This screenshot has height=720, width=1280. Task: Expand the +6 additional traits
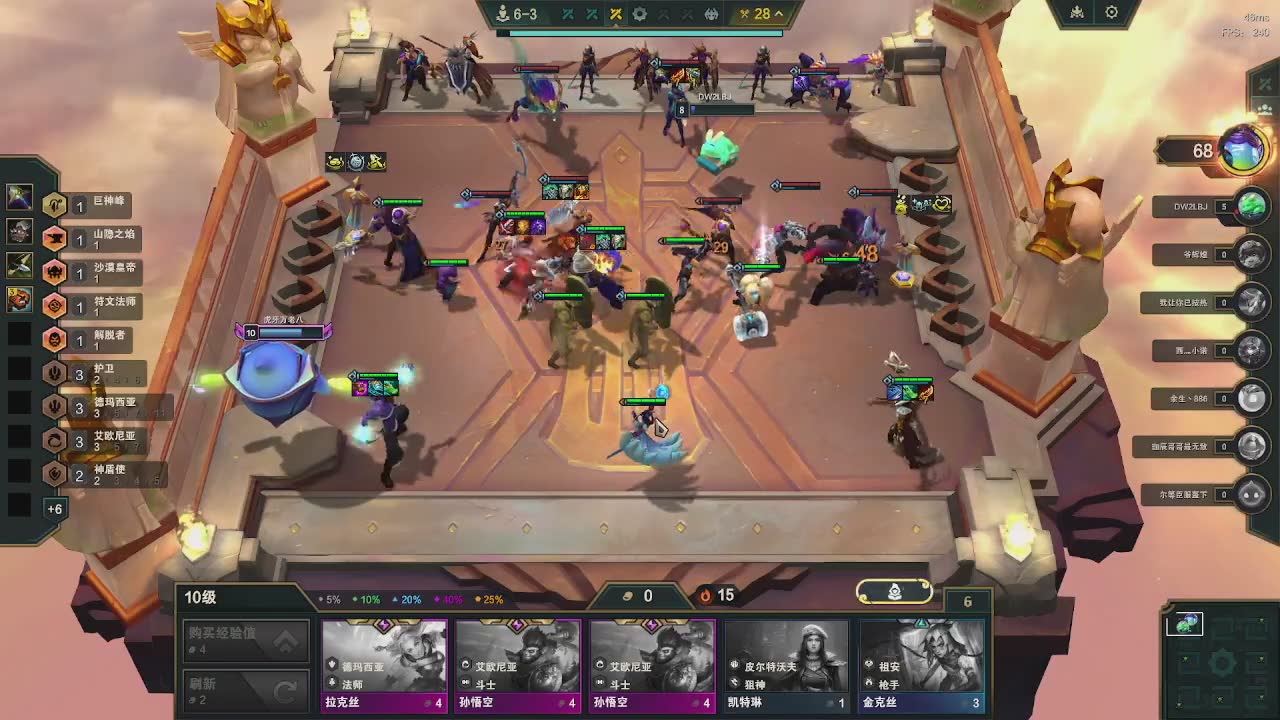54,509
